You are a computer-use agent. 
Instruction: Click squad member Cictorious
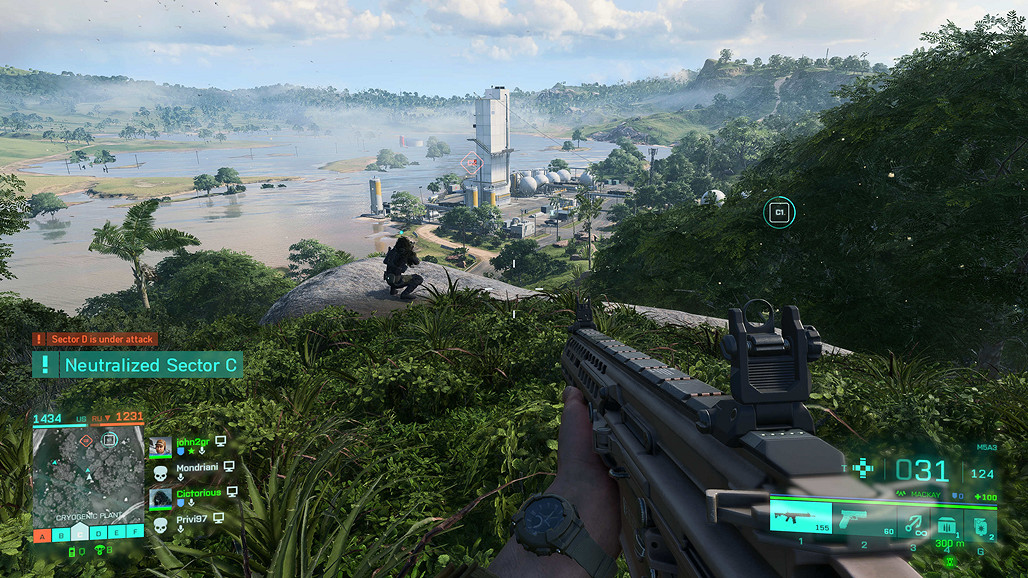click(198, 493)
